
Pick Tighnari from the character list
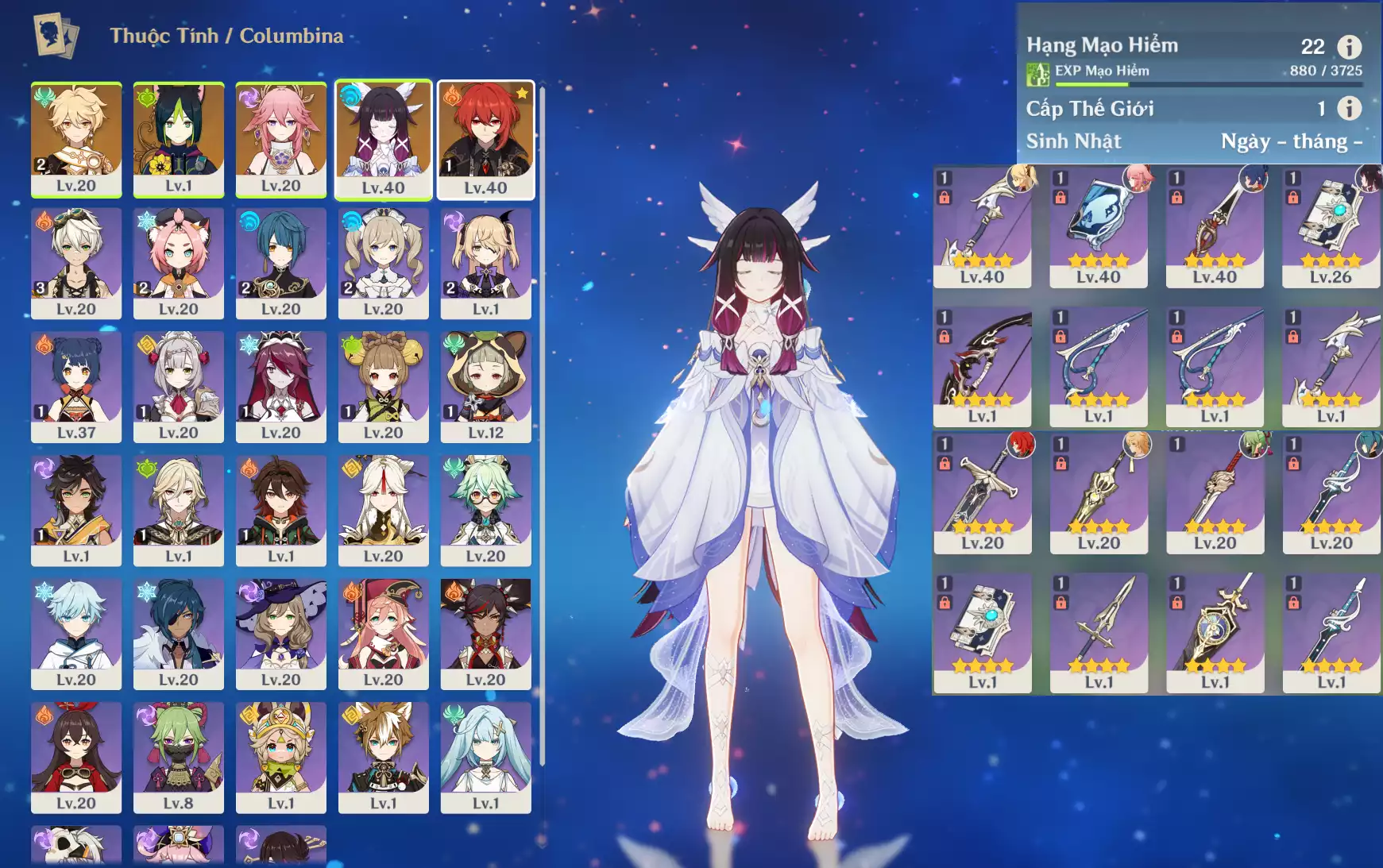(179, 138)
